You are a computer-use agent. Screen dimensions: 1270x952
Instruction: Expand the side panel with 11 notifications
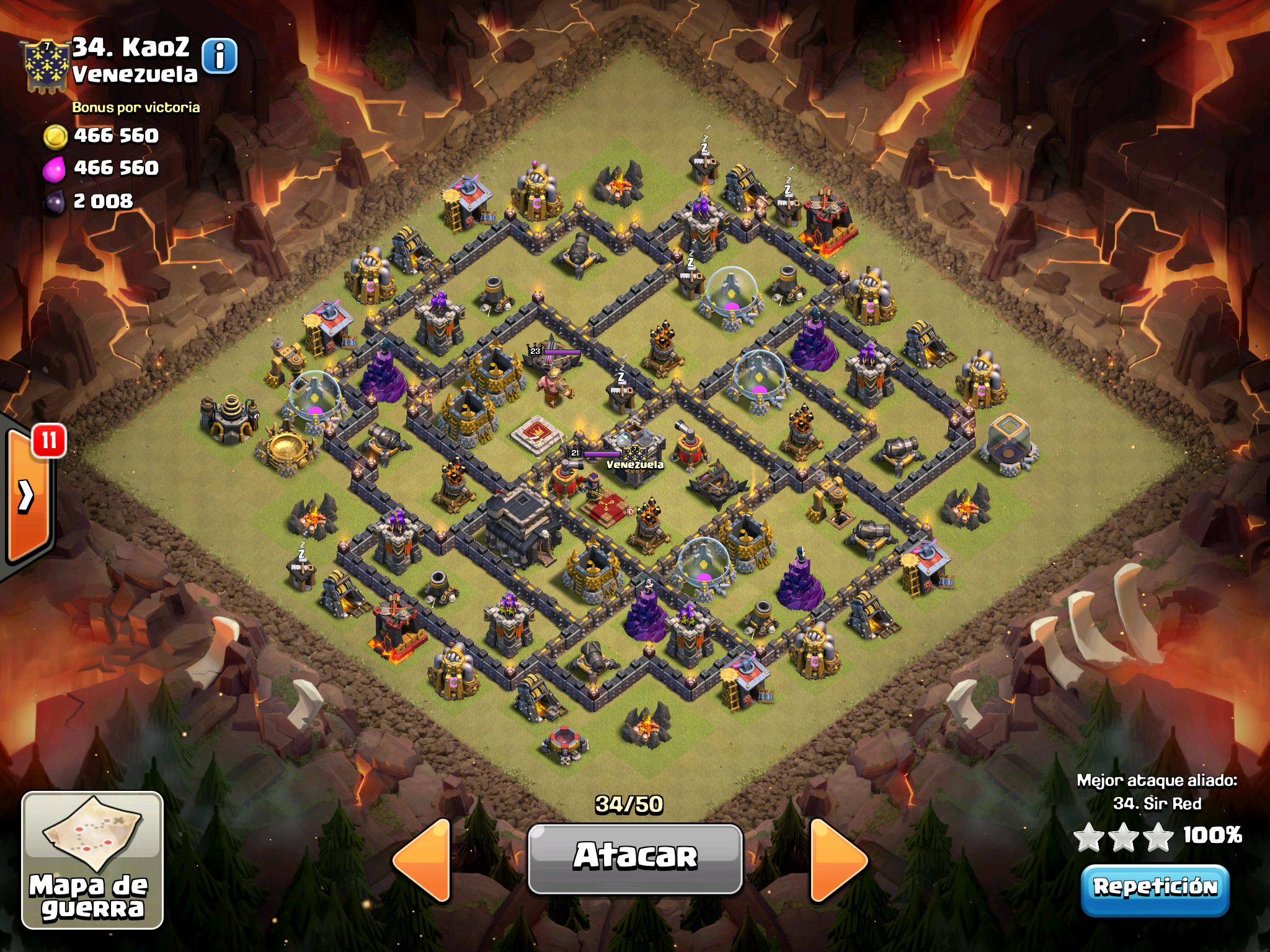tap(27, 496)
